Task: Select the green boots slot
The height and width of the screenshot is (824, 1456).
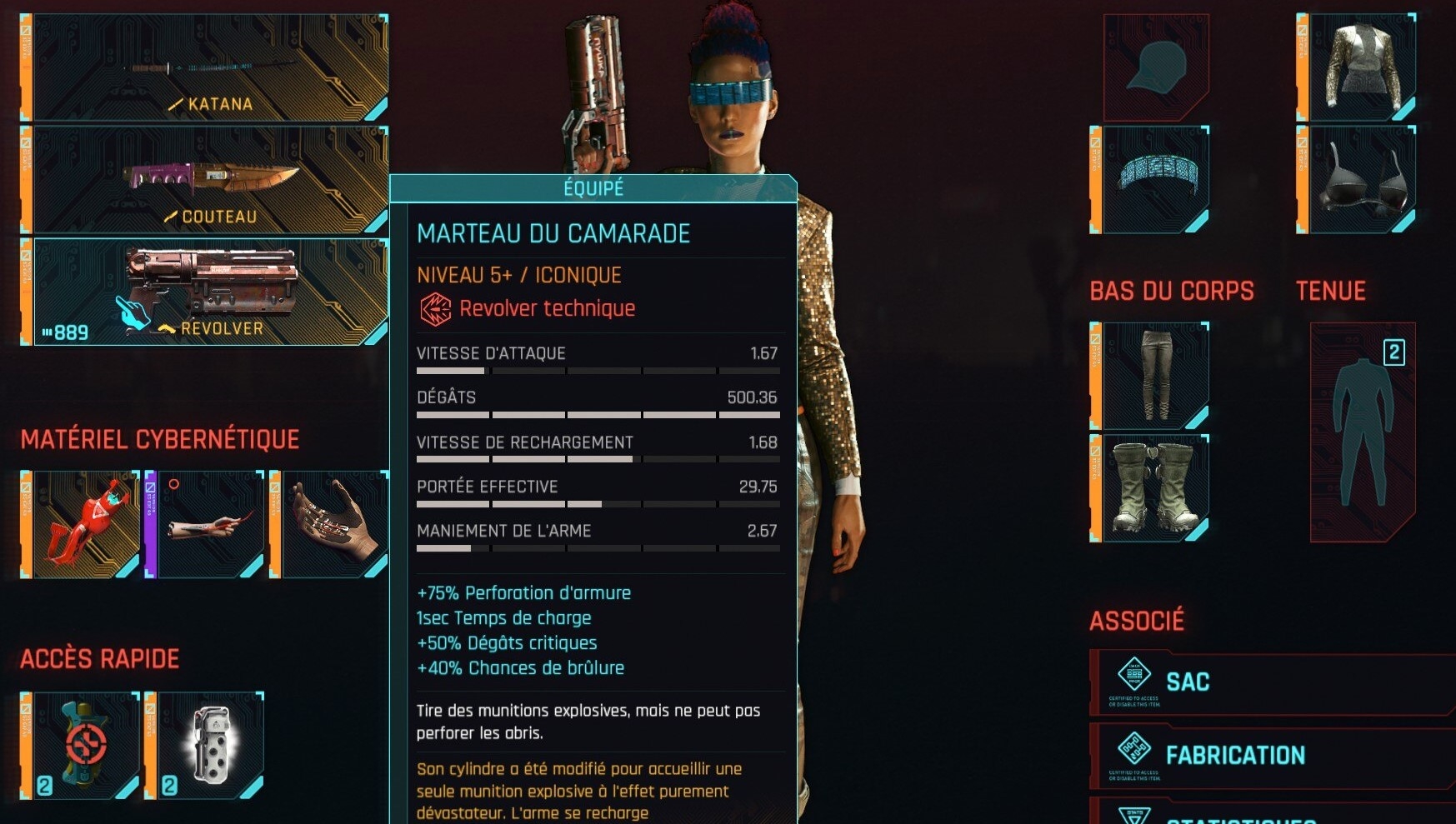Action: pyautogui.click(x=1155, y=488)
